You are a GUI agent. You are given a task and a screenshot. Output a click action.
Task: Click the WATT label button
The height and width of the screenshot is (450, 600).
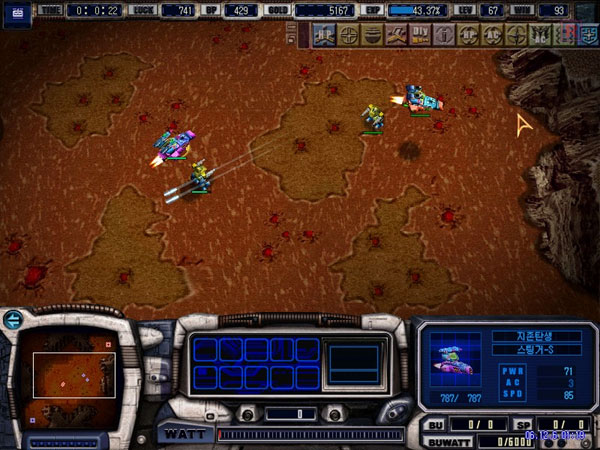(x=184, y=434)
